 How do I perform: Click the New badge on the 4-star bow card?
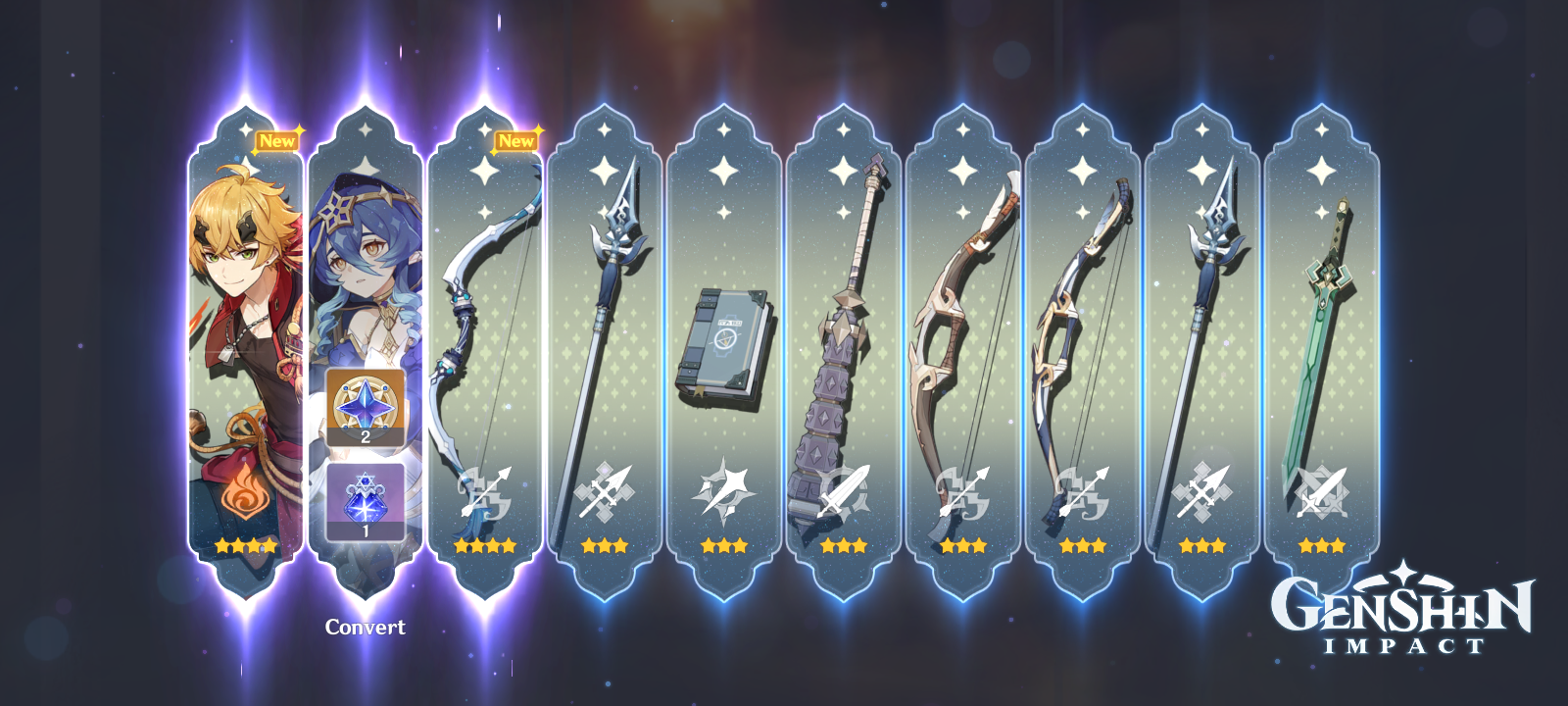pyautogui.click(x=514, y=141)
